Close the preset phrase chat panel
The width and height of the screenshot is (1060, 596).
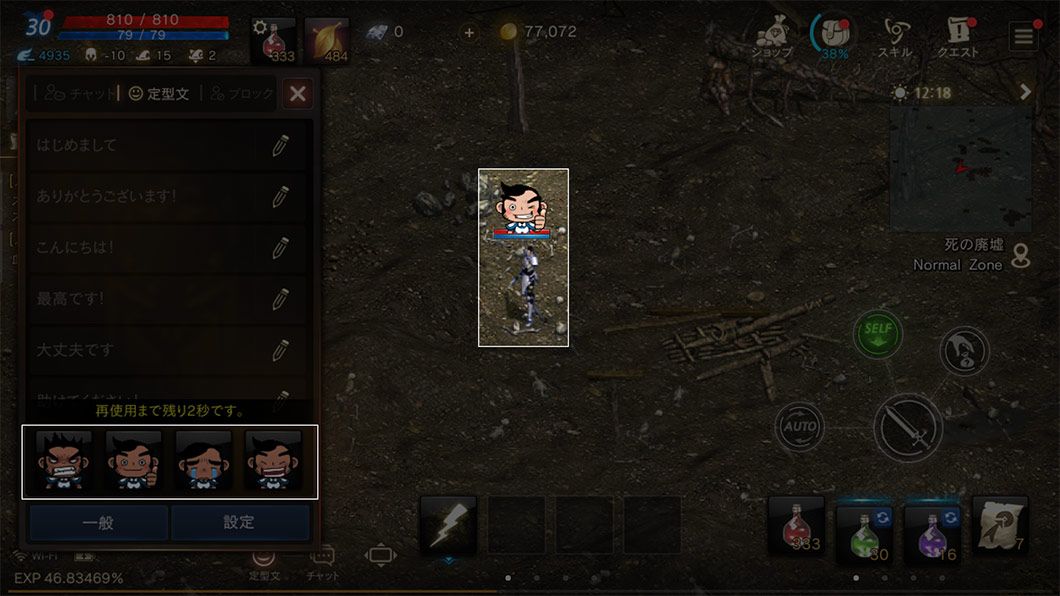click(297, 94)
